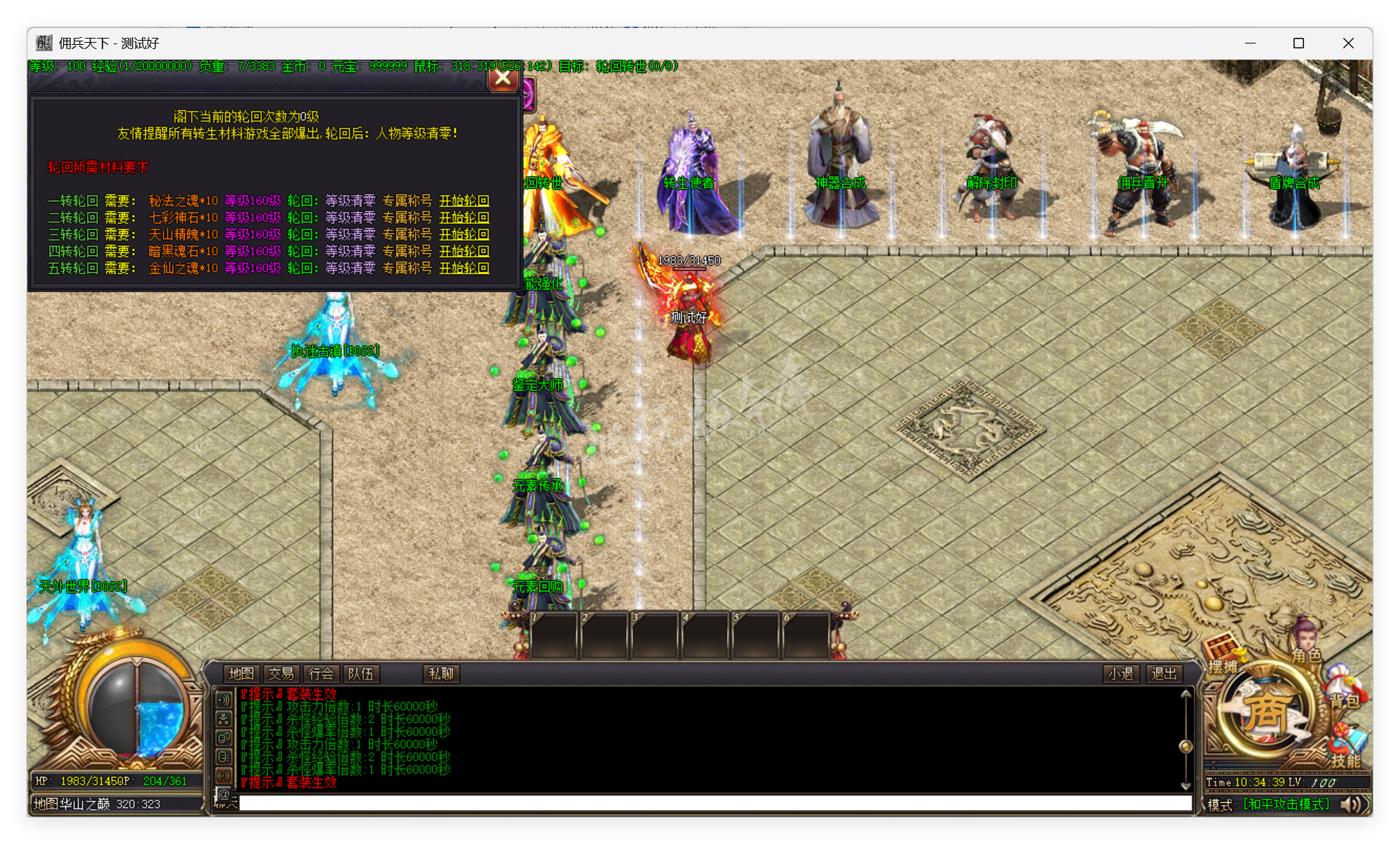
Task: Close the reincarnation dialog with the X
Action: 502,79
